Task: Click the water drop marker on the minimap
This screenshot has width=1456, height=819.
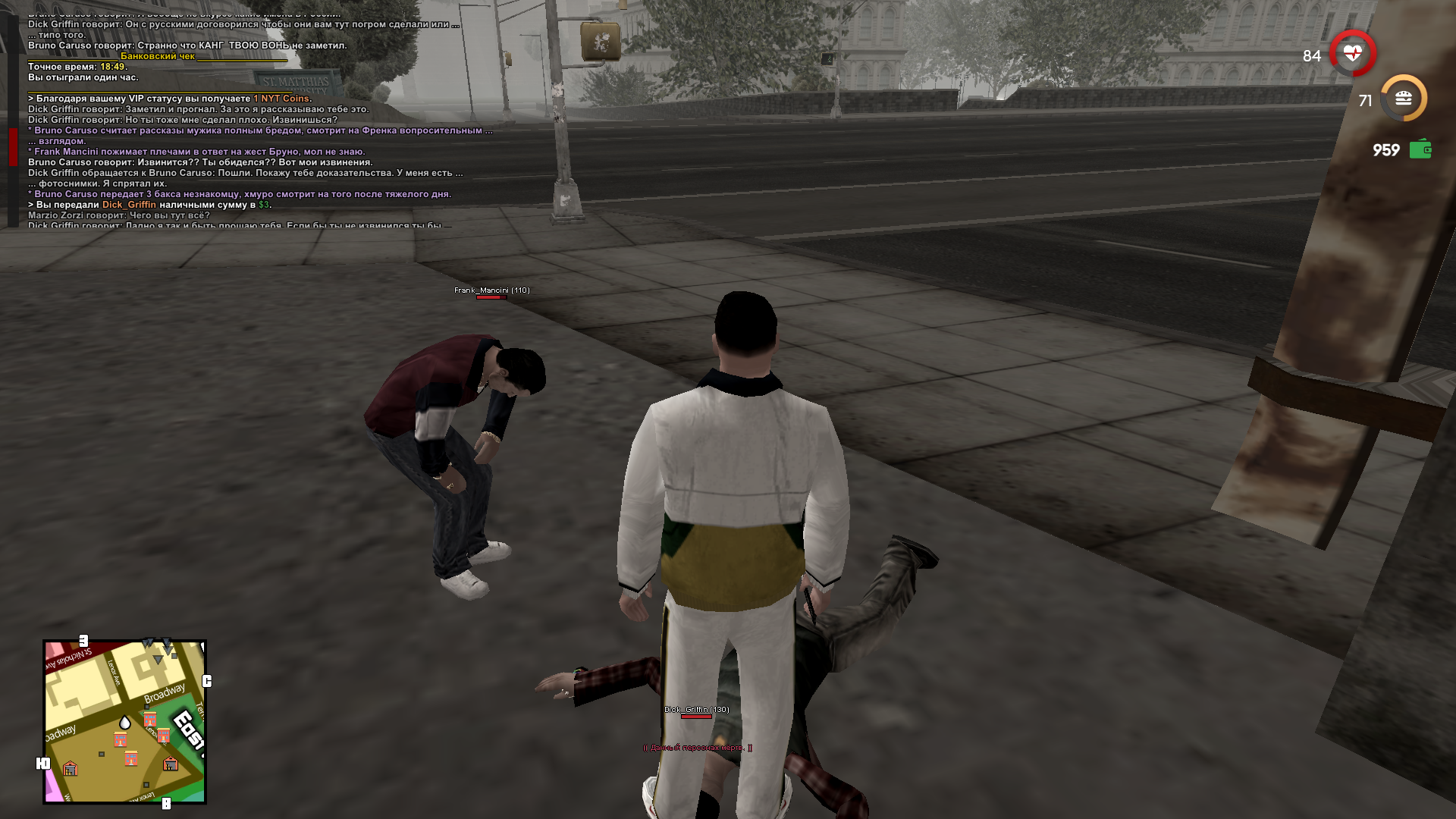Action: [x=124, y=722]
